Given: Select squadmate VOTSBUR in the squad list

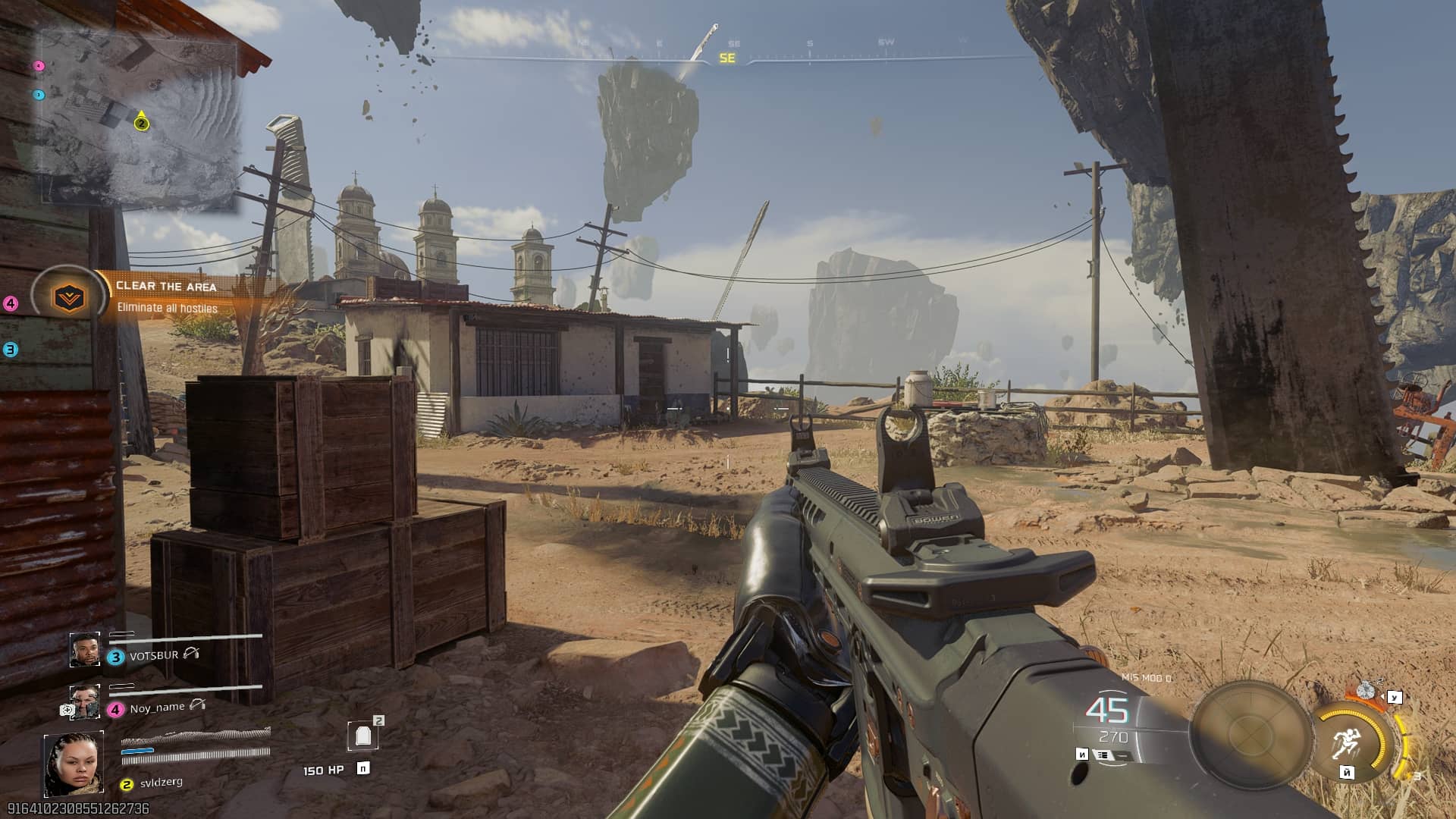Looking at the screenshot, I should tap(154, 655).
